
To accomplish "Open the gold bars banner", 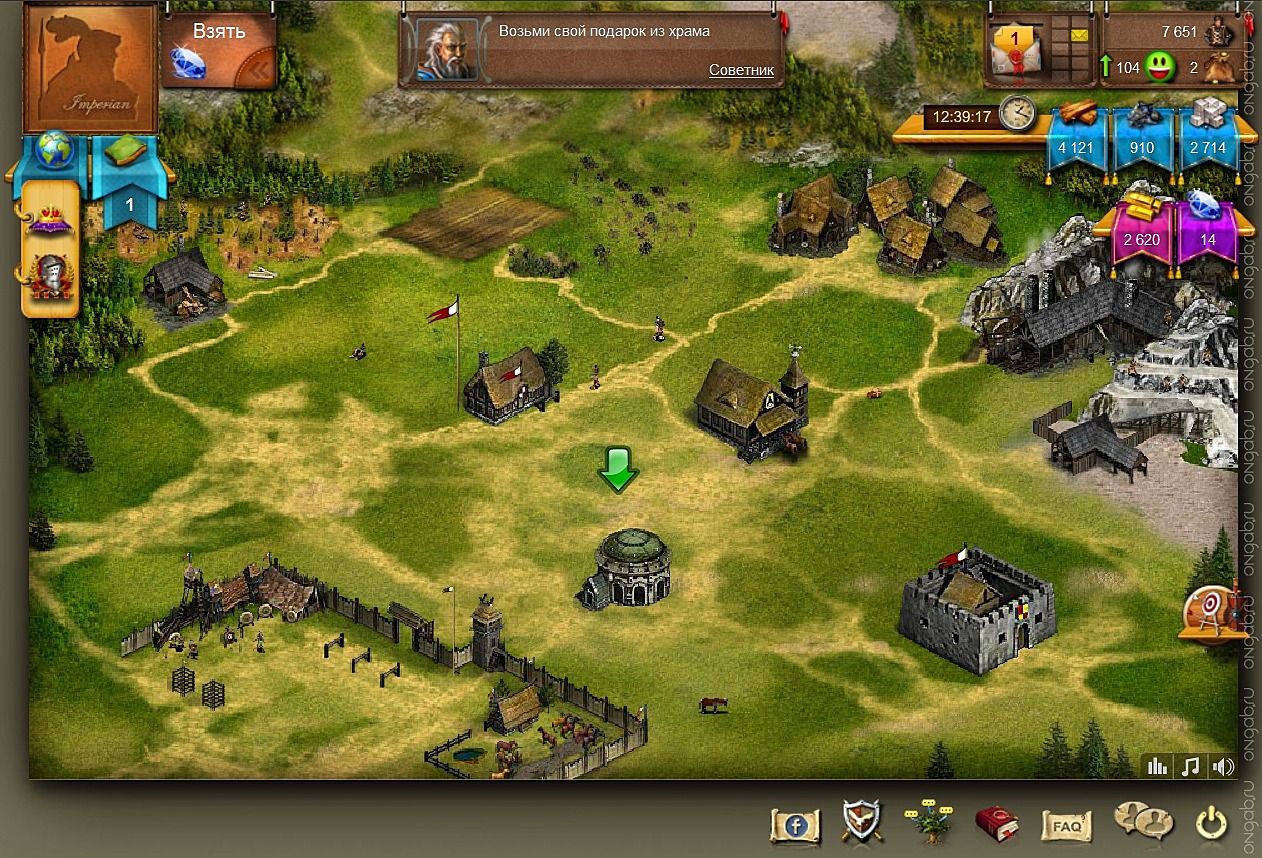I will pos(1141,229).
